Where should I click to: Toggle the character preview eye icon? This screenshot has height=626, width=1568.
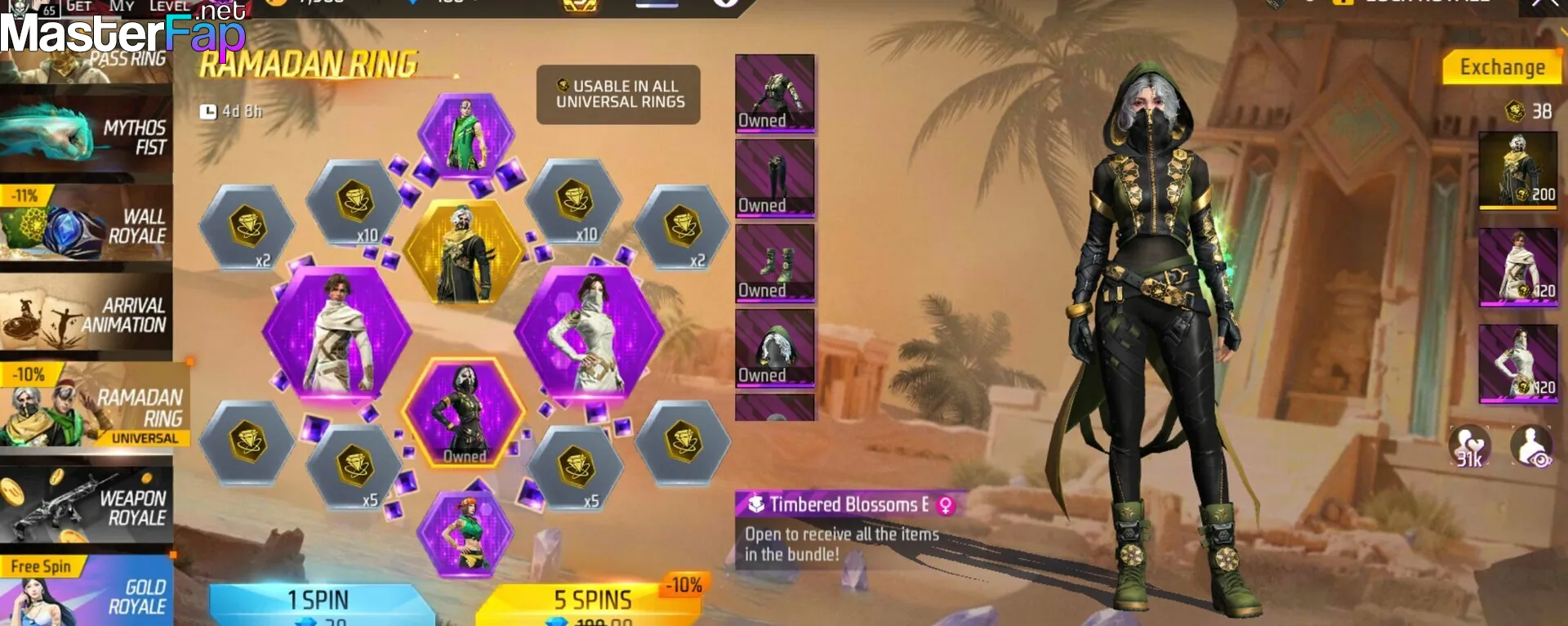tap(1531, 446)
